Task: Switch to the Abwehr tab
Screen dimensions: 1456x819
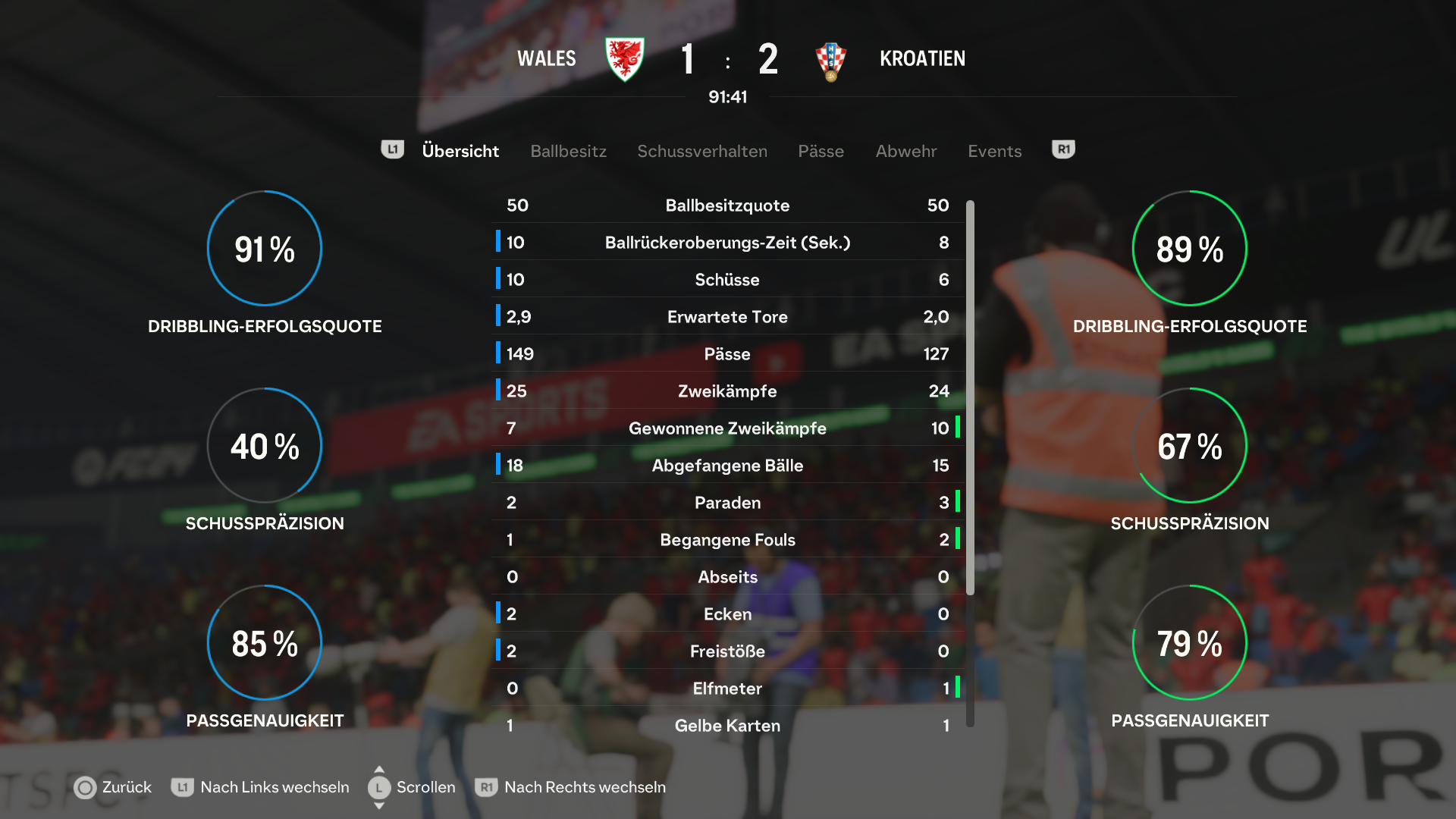Action: tap(905, 151)
